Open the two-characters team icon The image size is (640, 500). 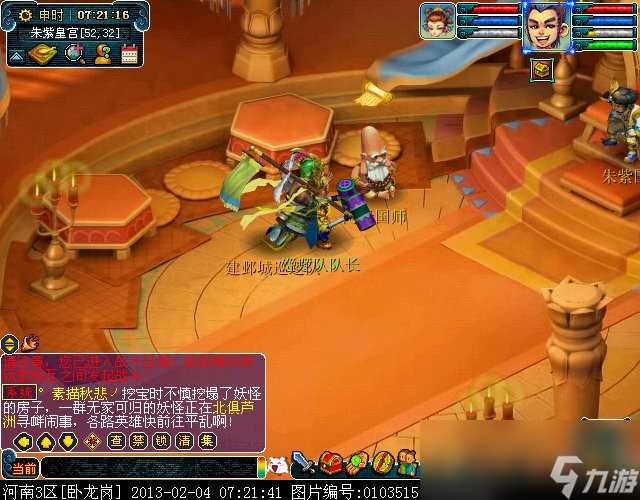407,464
